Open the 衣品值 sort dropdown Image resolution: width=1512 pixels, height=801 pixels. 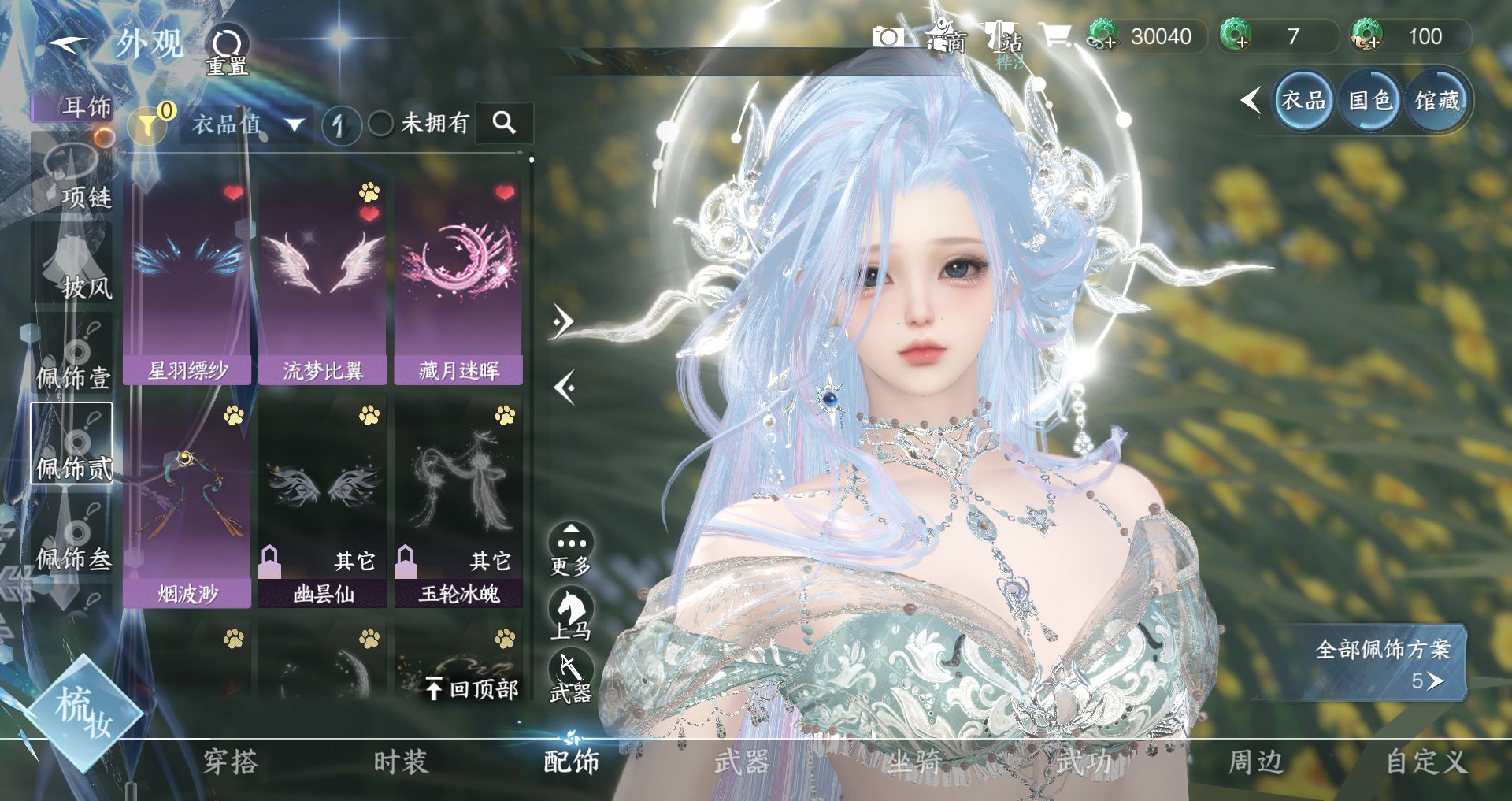(x=247, y=124)
